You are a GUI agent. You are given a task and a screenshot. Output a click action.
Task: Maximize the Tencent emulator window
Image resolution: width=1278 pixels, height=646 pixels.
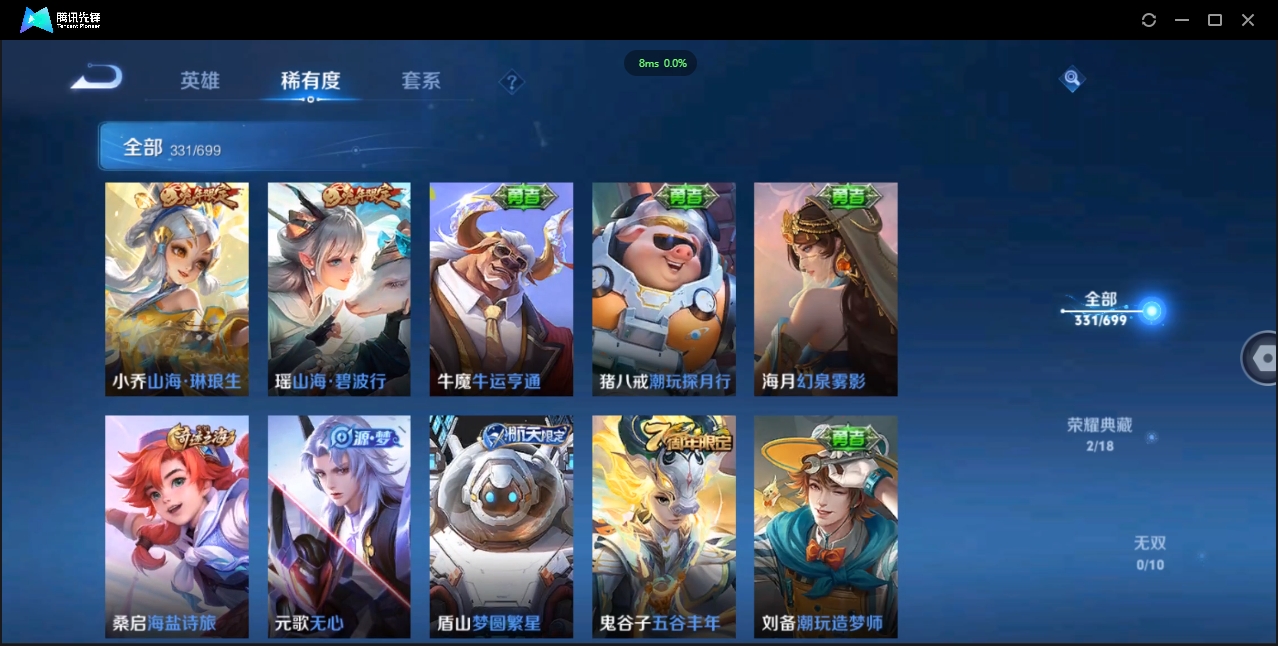(x=1215, y=20)
